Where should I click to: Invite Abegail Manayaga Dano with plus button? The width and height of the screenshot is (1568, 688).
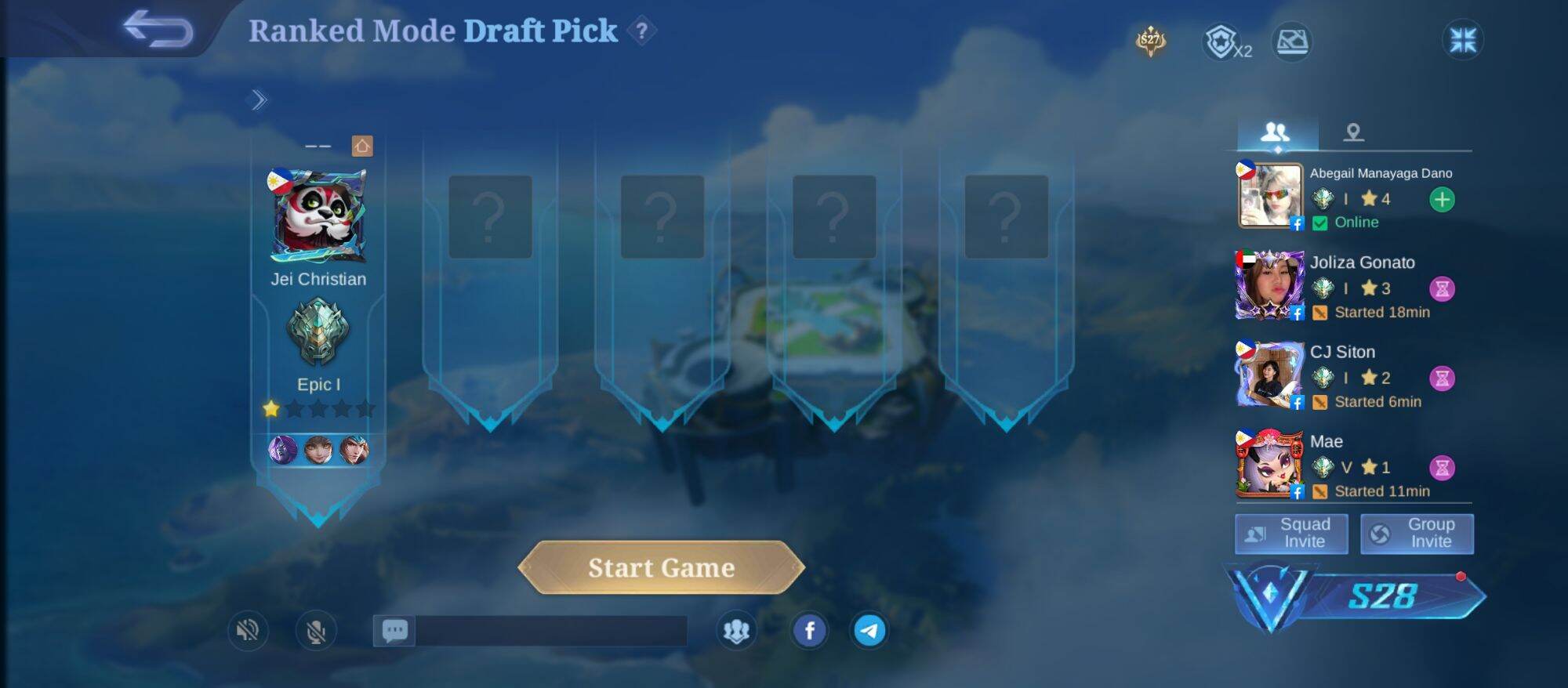(x=1442, y=200)
